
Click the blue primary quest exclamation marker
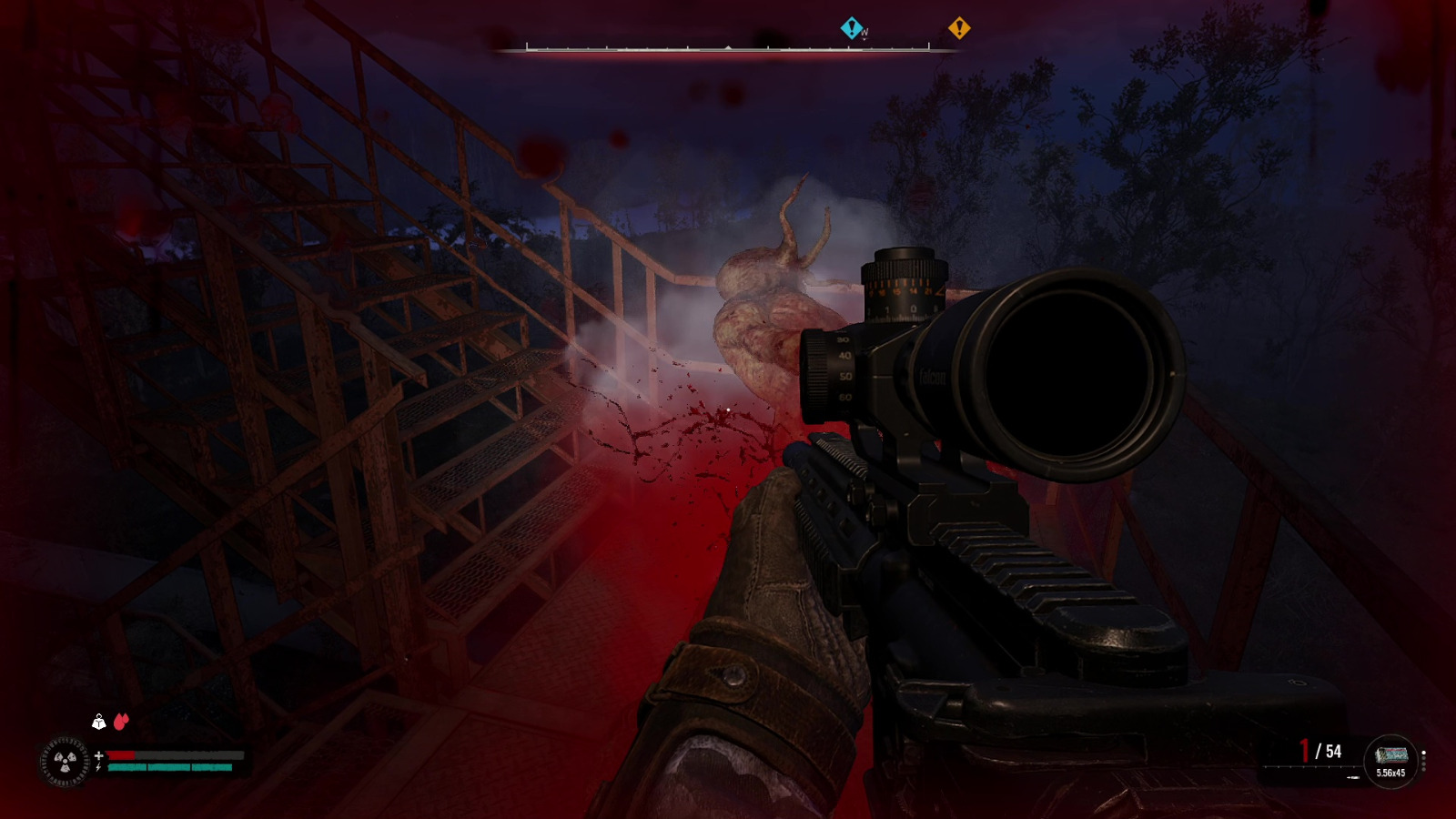tap(853, 28)
